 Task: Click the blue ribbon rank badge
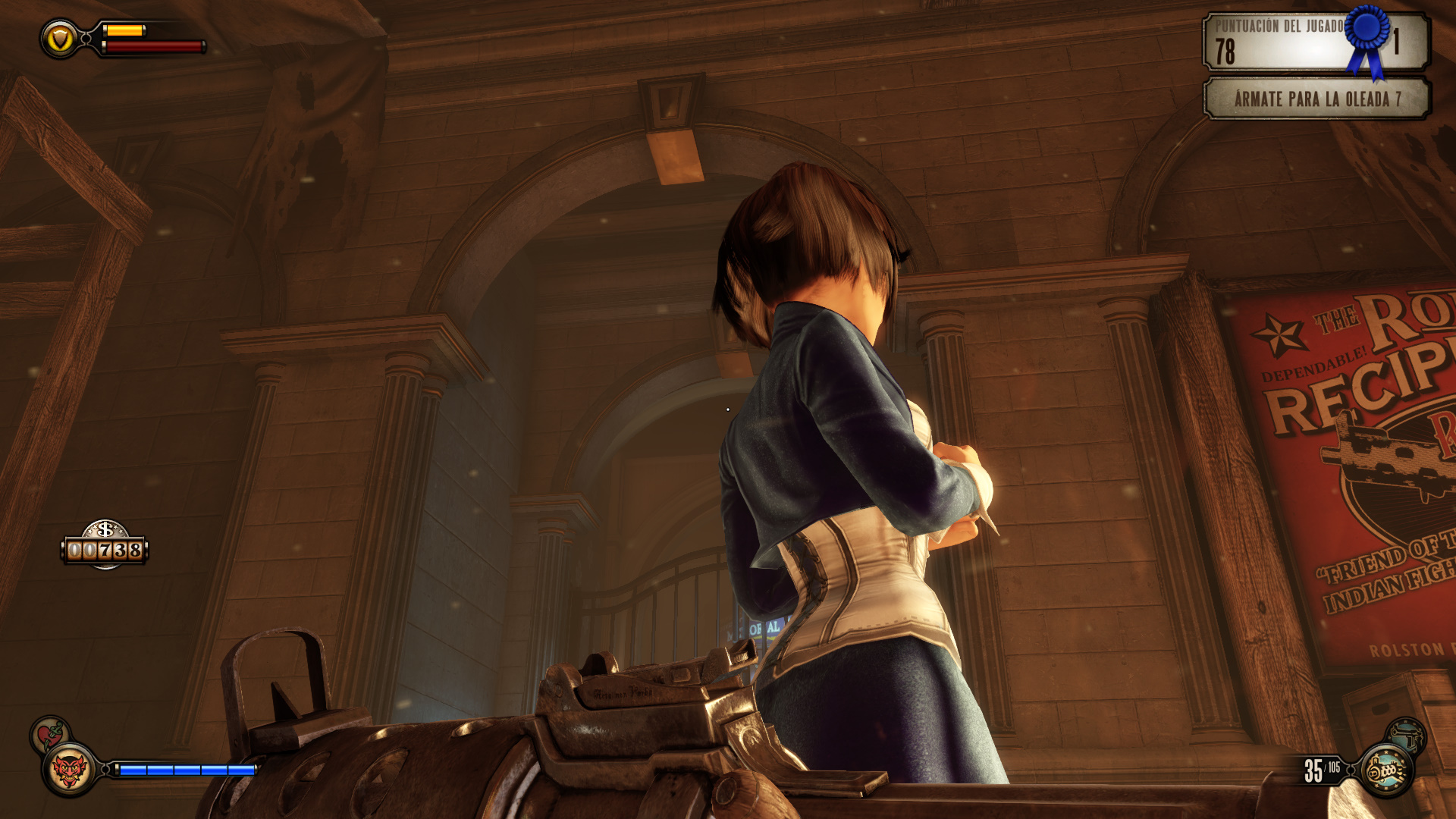click(1367, 38)
